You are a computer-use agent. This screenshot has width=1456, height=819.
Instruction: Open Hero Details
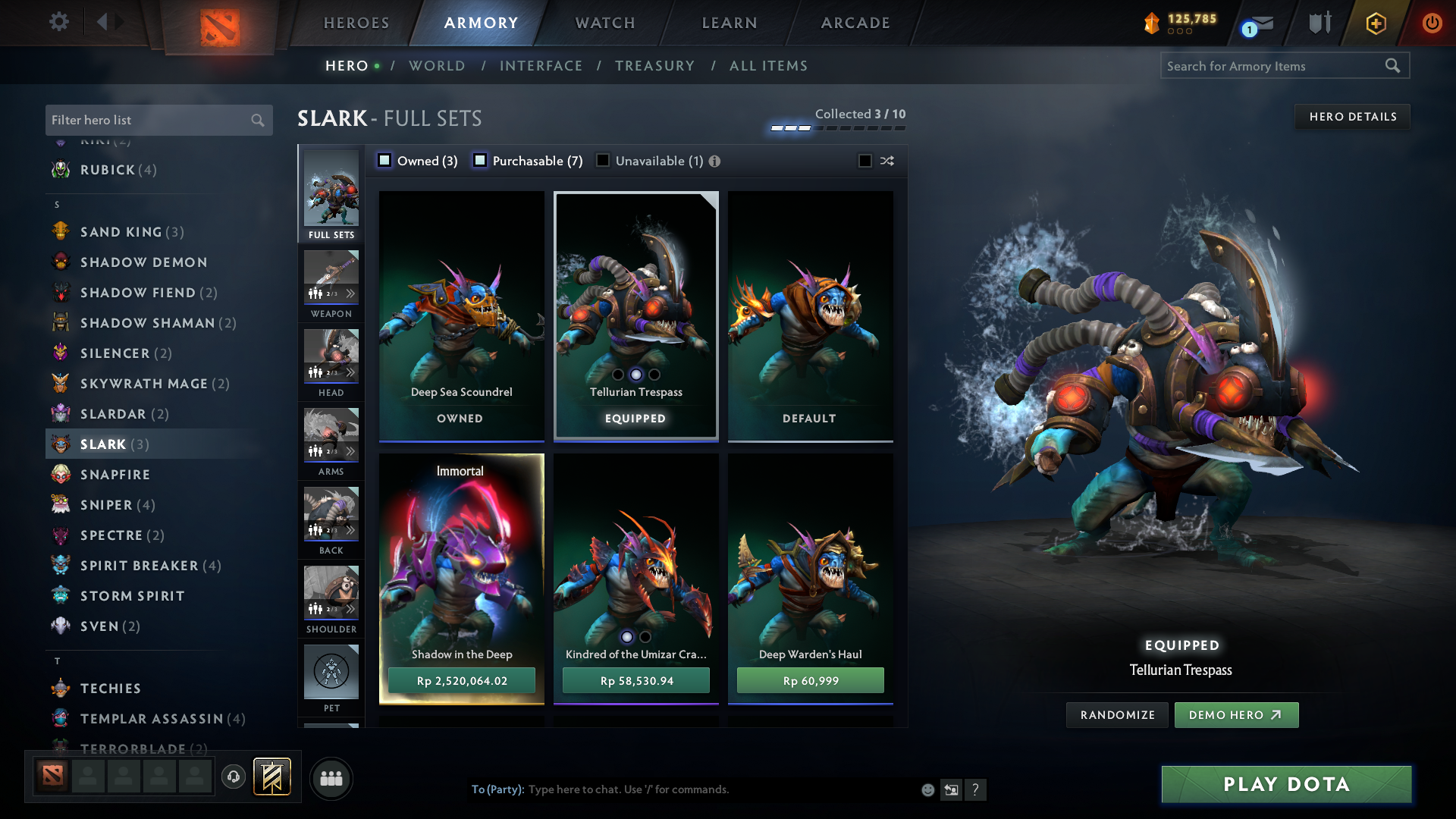point(1352,116)
